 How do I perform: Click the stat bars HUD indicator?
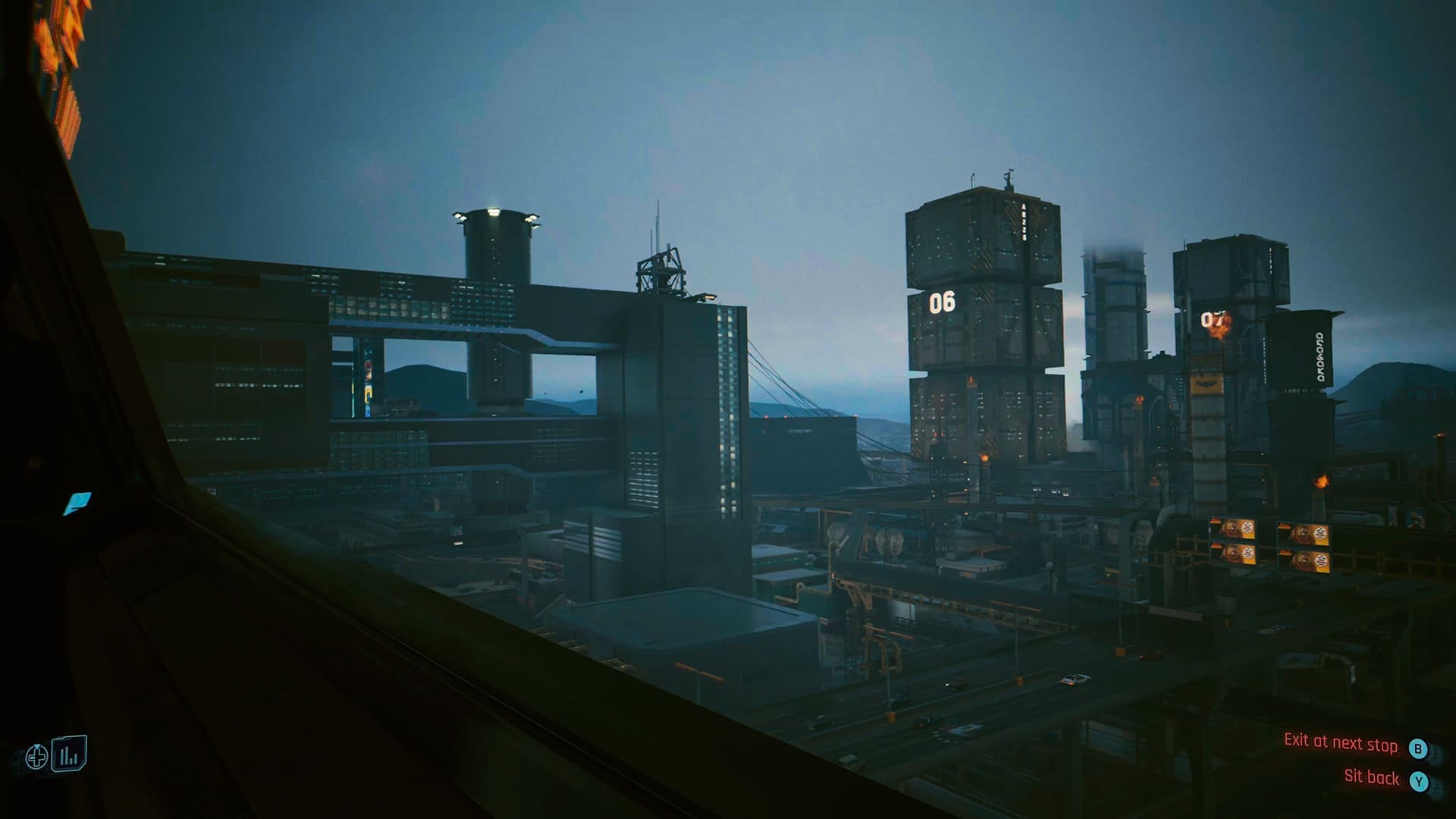(x=69, y=753)
